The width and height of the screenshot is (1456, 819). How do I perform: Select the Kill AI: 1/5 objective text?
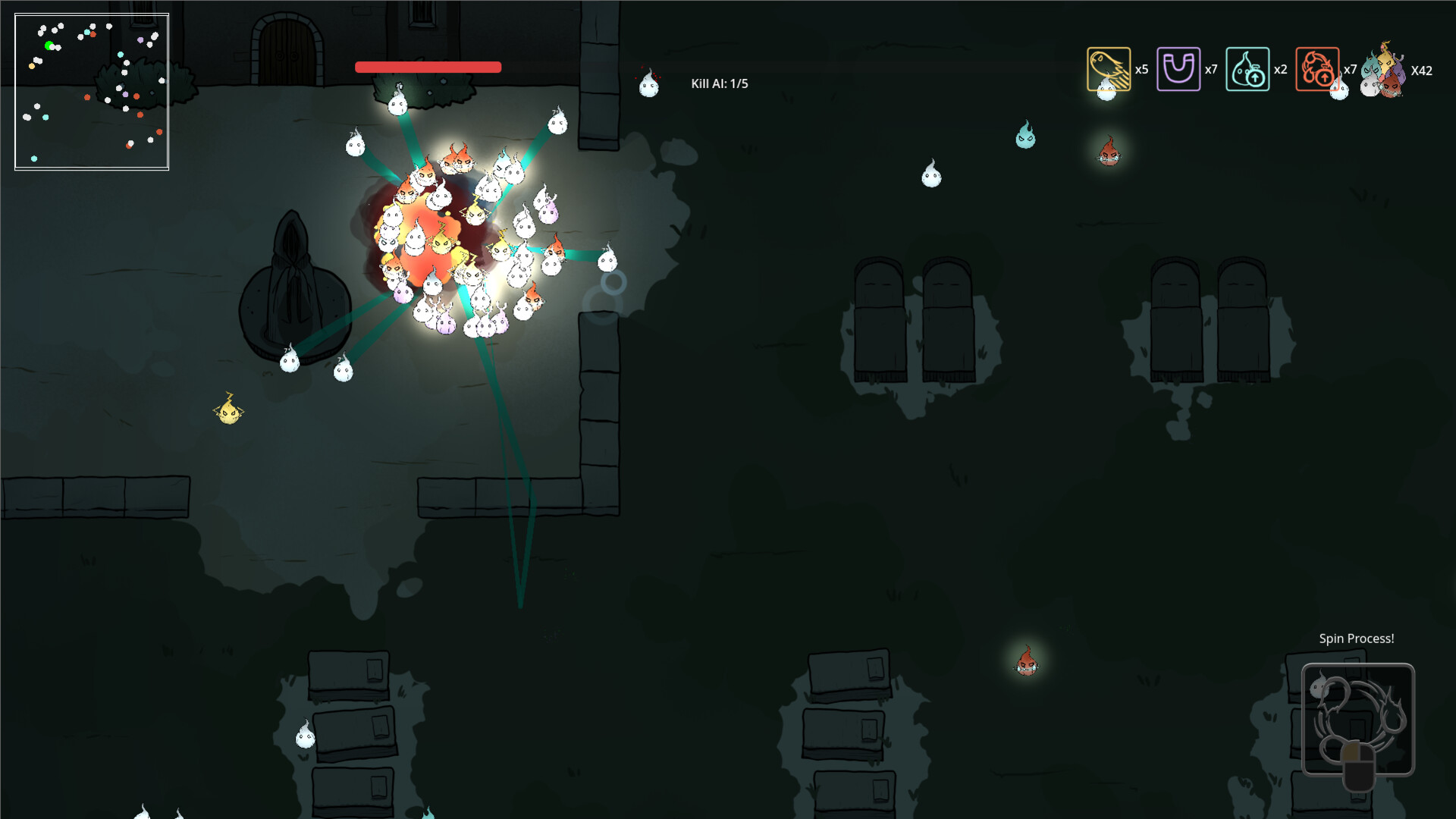[x=717, y=84]
